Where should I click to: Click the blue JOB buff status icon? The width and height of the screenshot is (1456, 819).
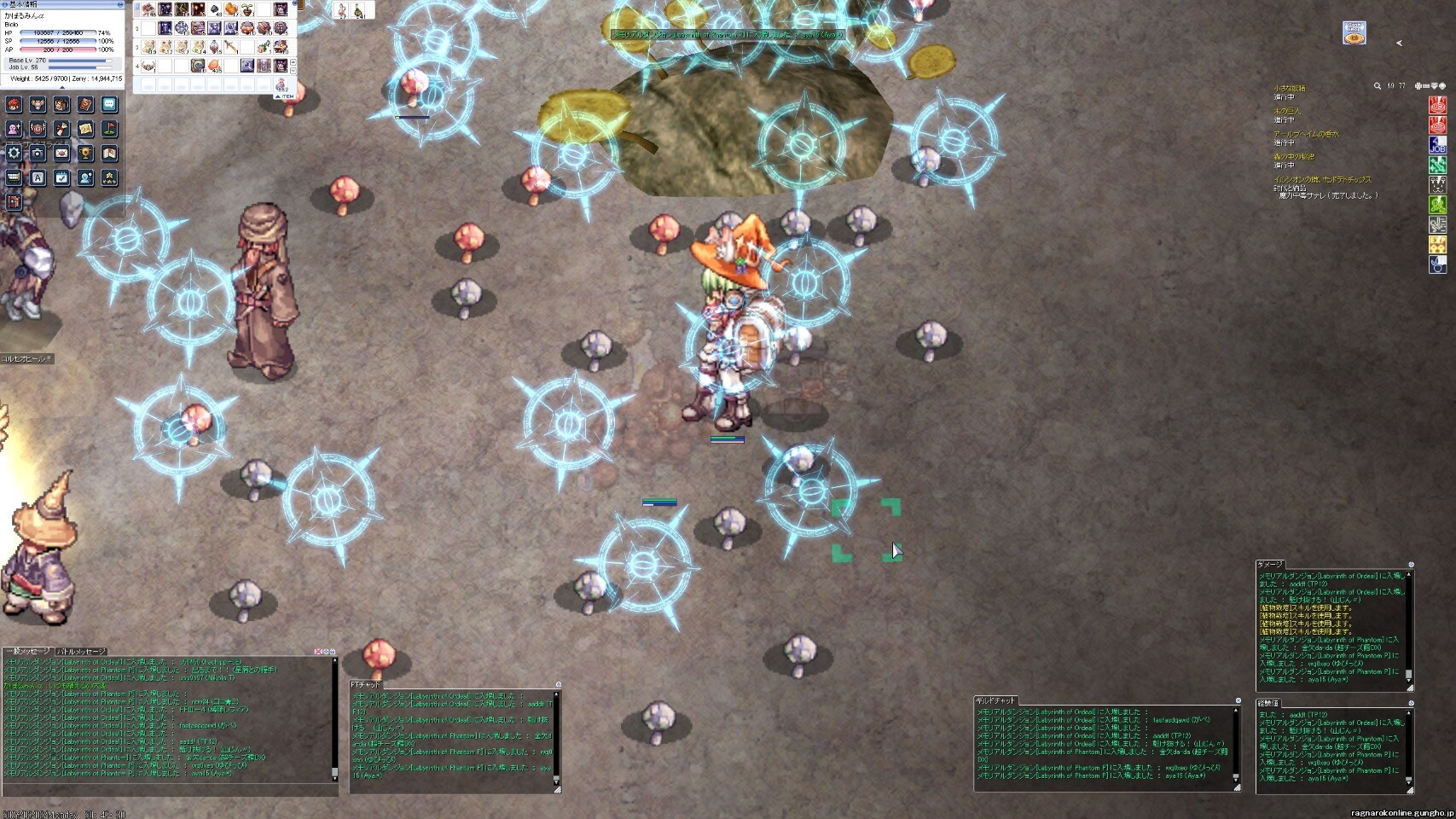tap(1437, 145)
